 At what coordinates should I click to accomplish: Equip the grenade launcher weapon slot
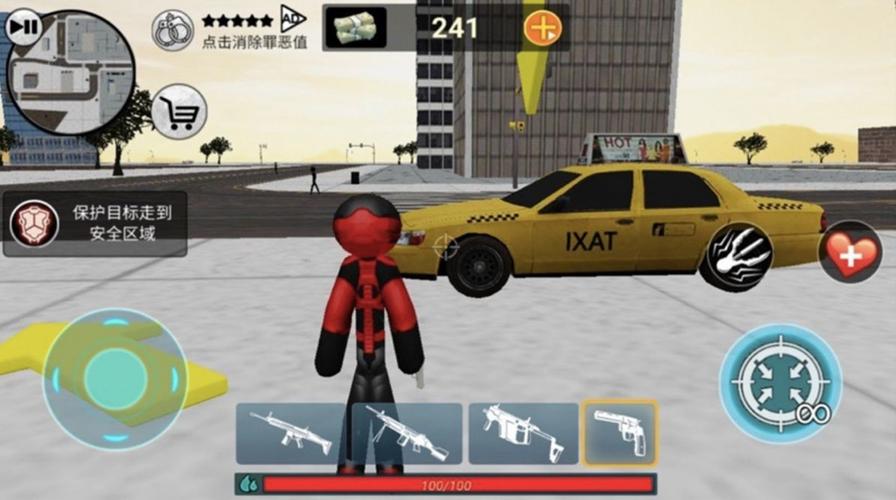(523, 433)
